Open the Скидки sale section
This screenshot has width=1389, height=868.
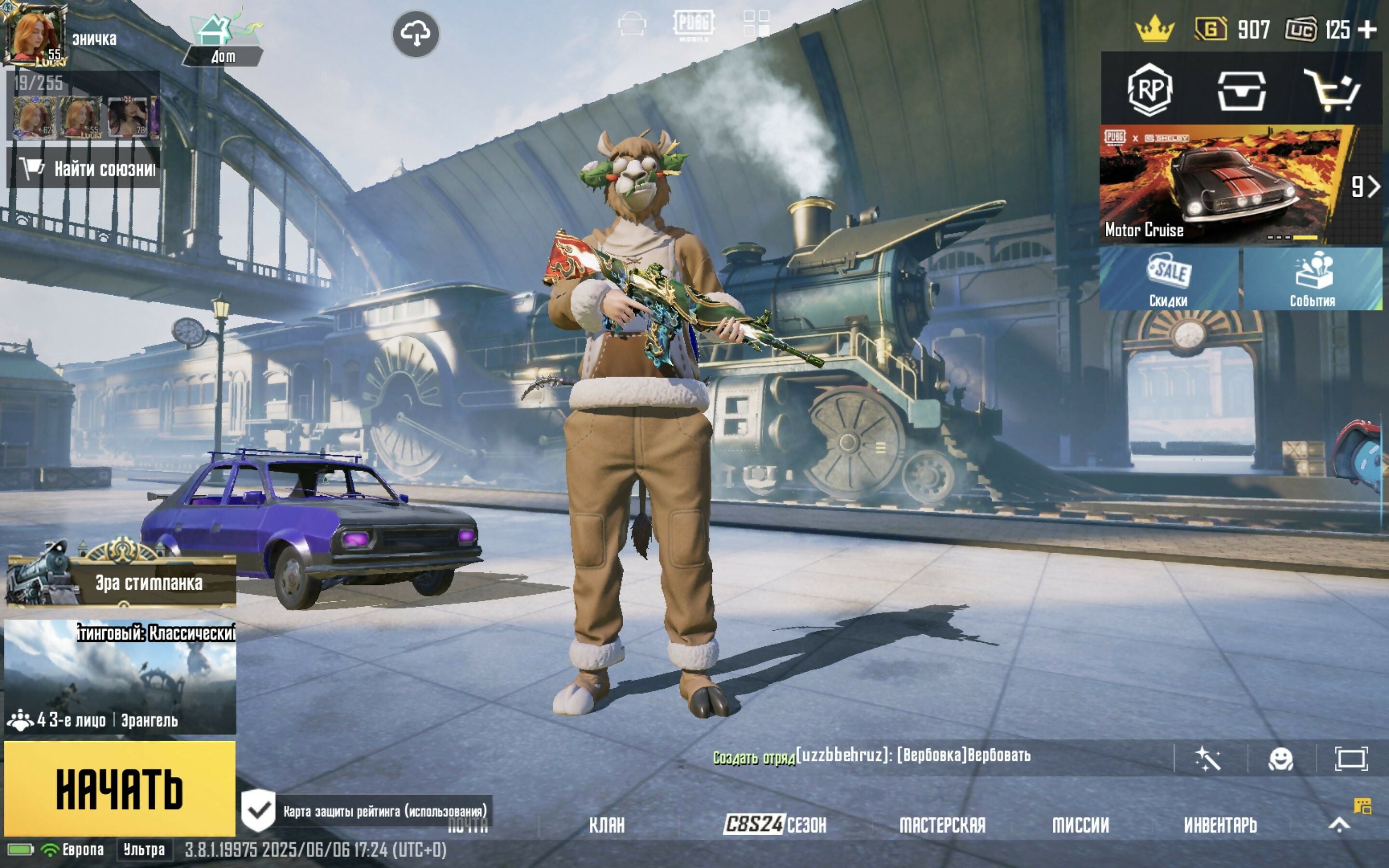1169,280
